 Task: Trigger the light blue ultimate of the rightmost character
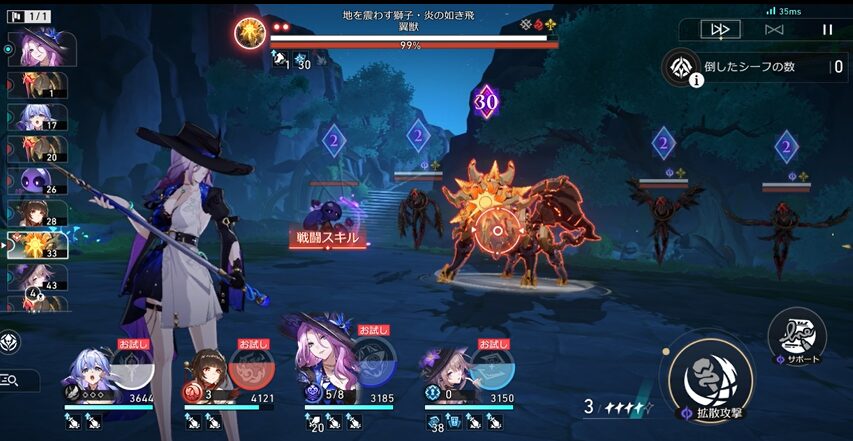(x=490, y=365)
